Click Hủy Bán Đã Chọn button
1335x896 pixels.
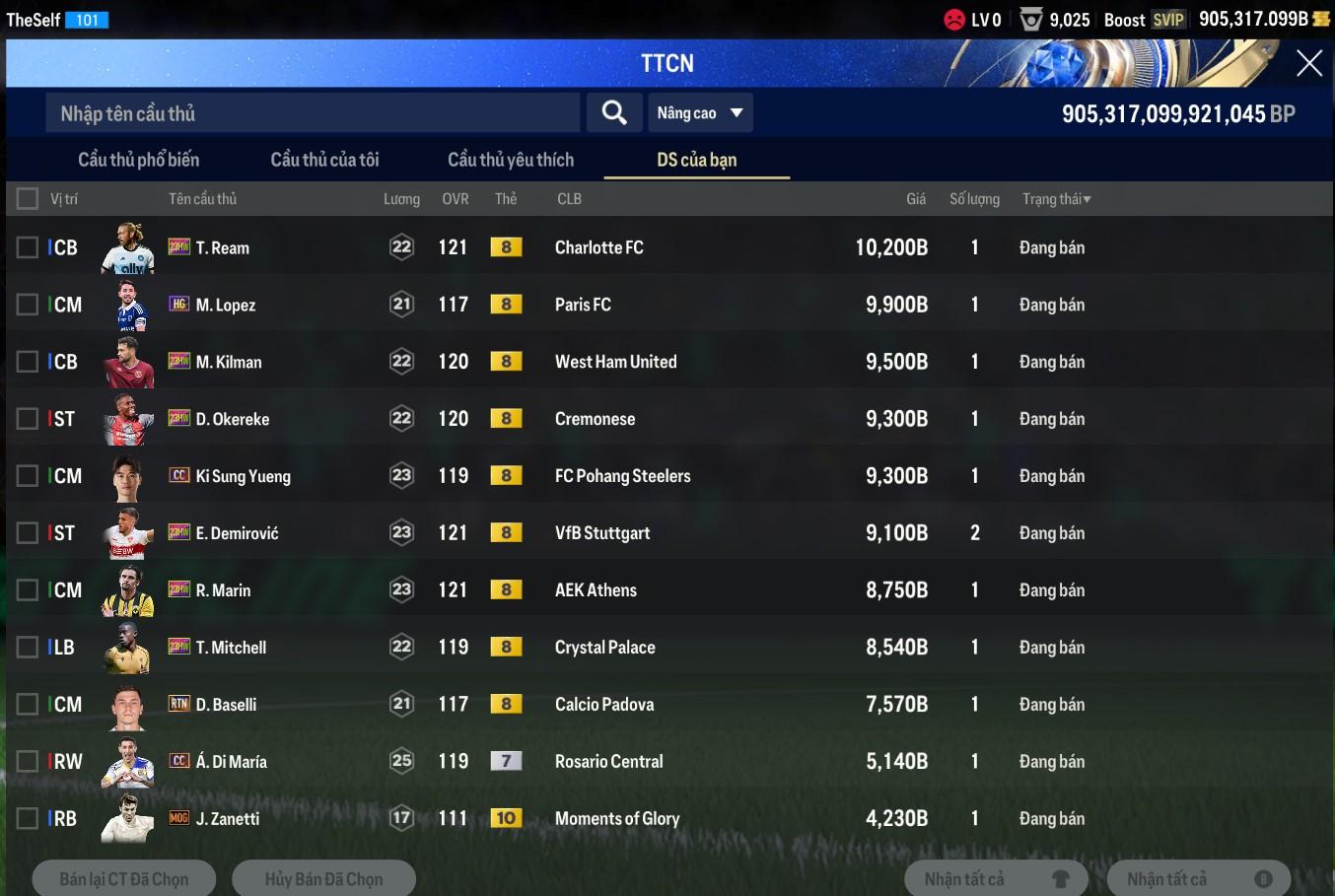coord(323,878)
